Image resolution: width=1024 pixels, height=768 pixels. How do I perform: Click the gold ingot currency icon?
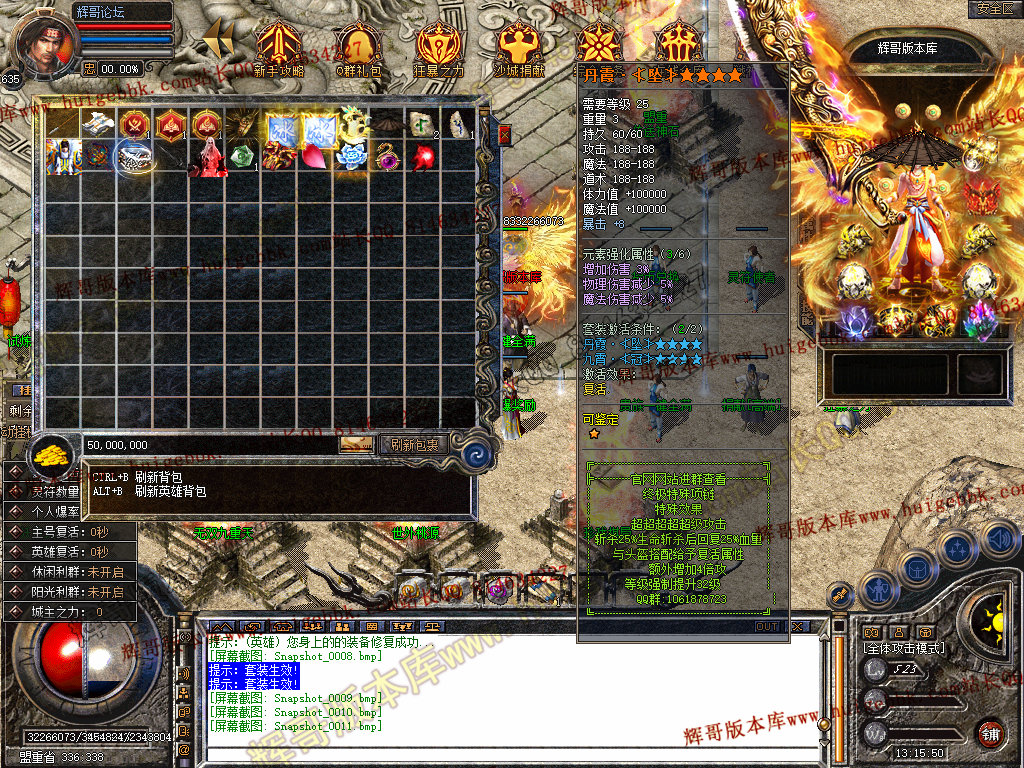tap(50, 456)
